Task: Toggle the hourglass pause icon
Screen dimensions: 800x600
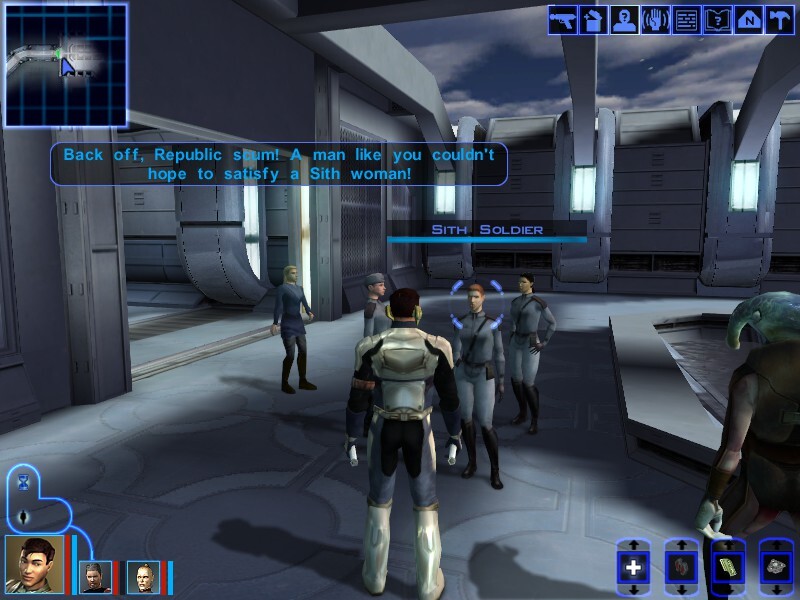Action: 24,483
